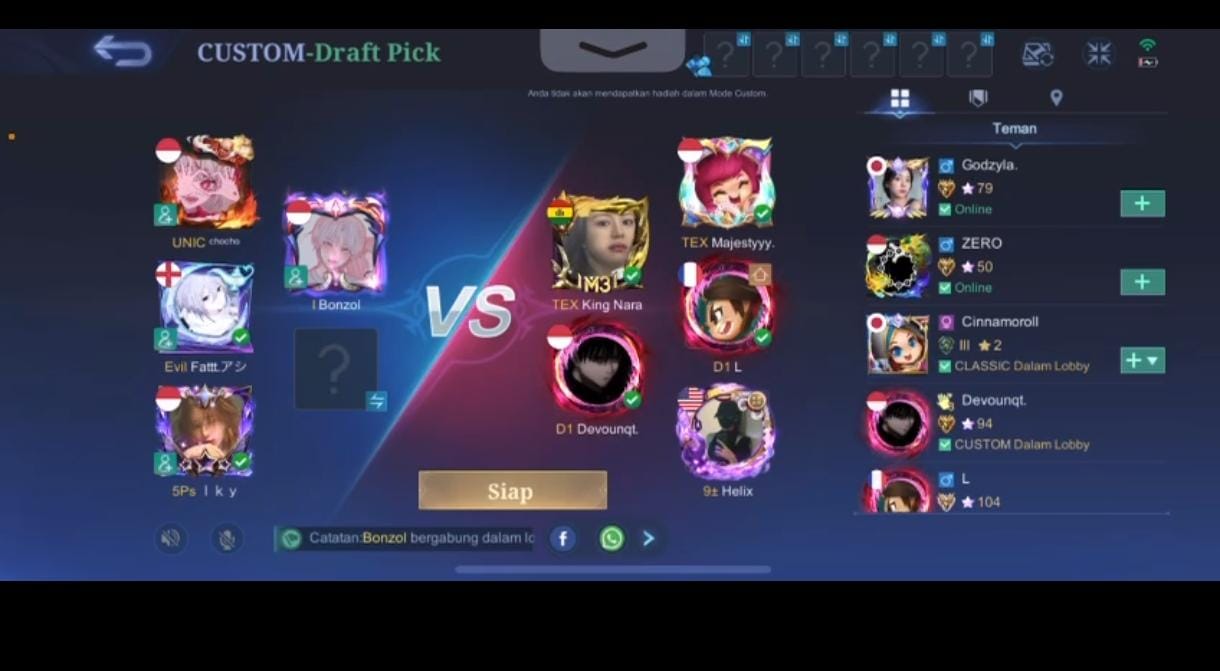Viewport: 1220px width, 671px height.
Task: Click the collapse arrows icon
Action: coord(1098,54)
